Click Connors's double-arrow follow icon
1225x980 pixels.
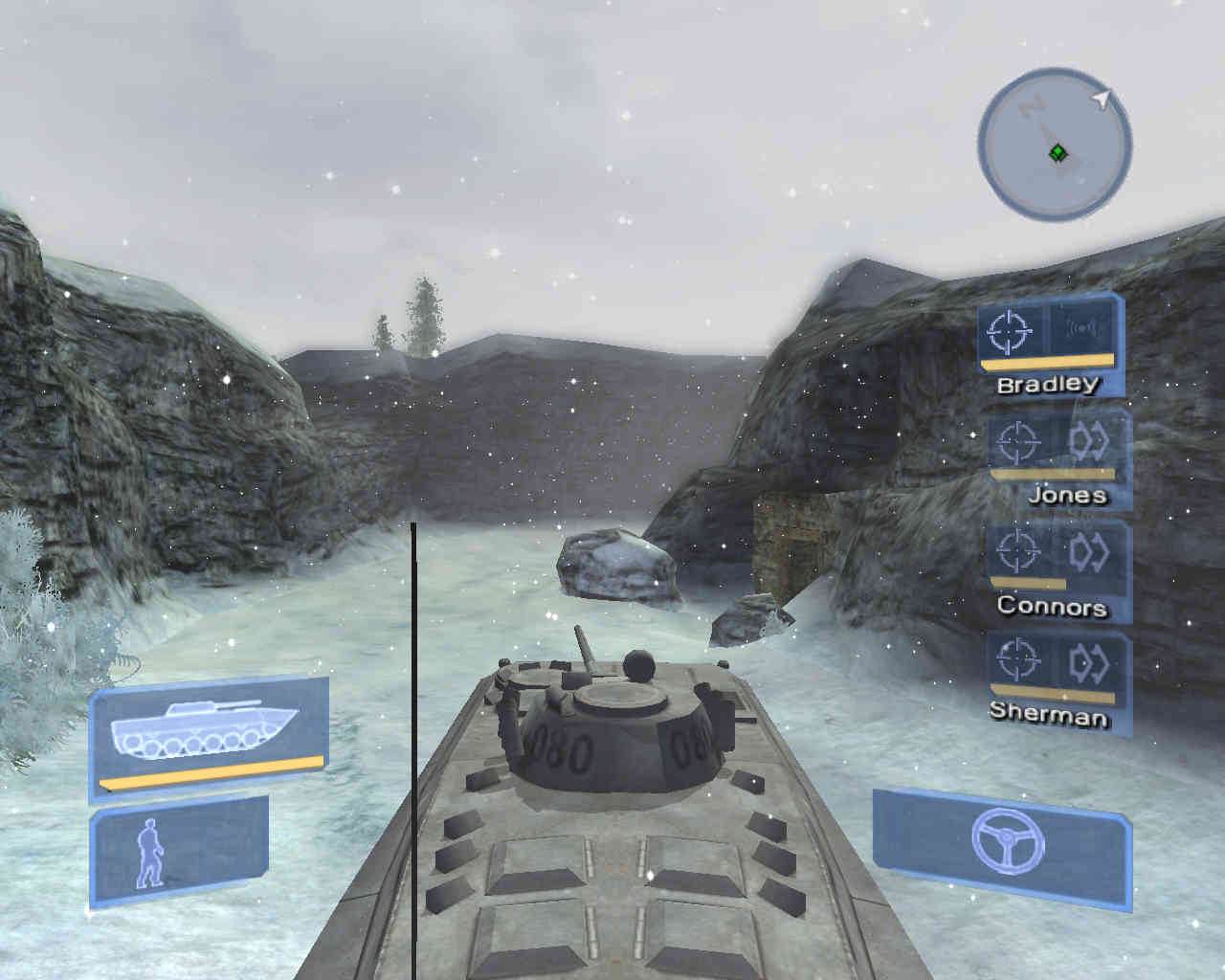pyautogui.click(x=1089, y=551)
